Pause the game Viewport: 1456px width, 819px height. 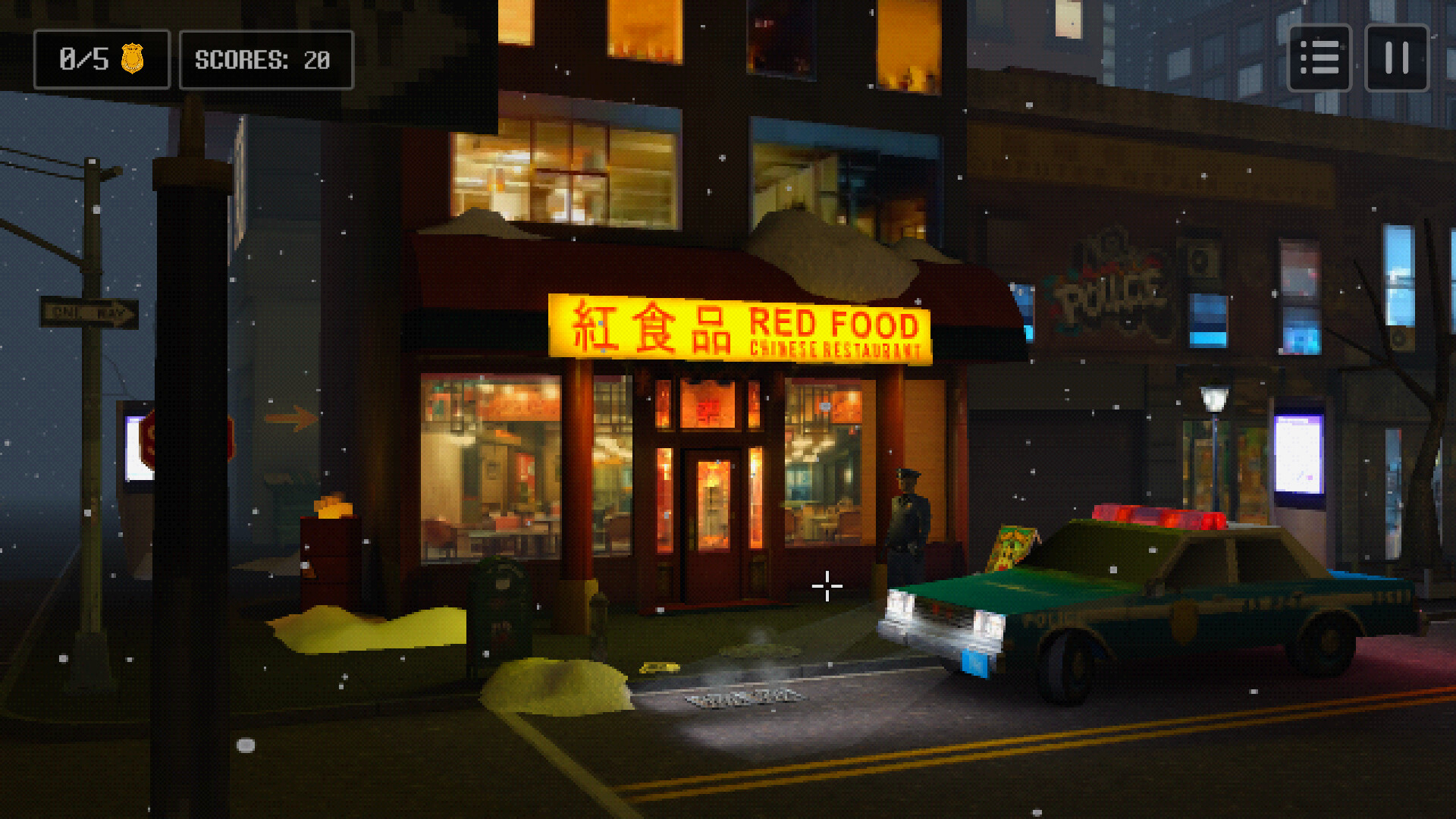pyautogui.click(x=1397, y=58)
